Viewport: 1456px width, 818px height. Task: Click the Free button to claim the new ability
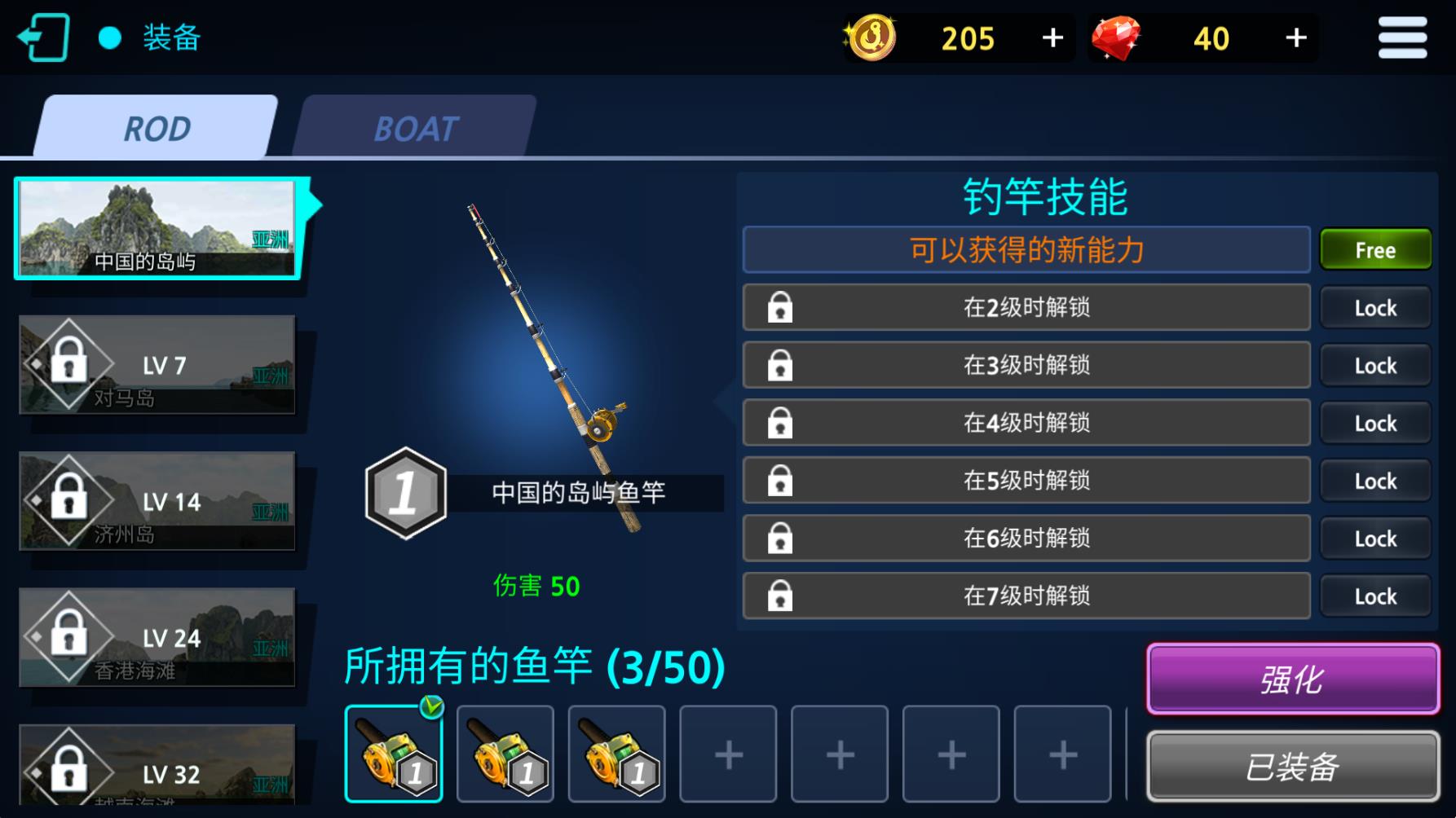(x=1375, y=250)
